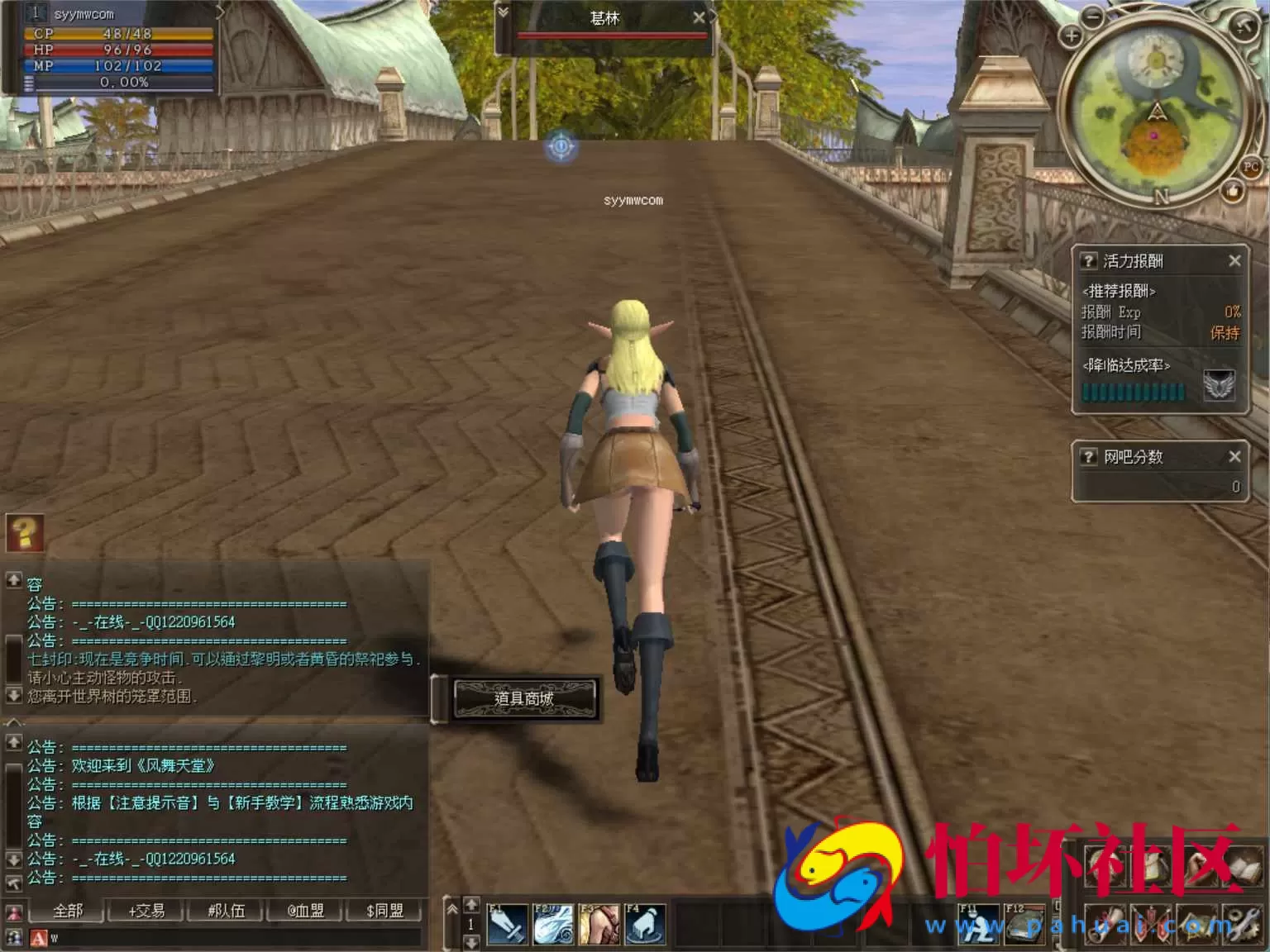Viewport: 1270px width, 952px height.
Task: Use the pickup hand action in F4
Action: point(644,925)
